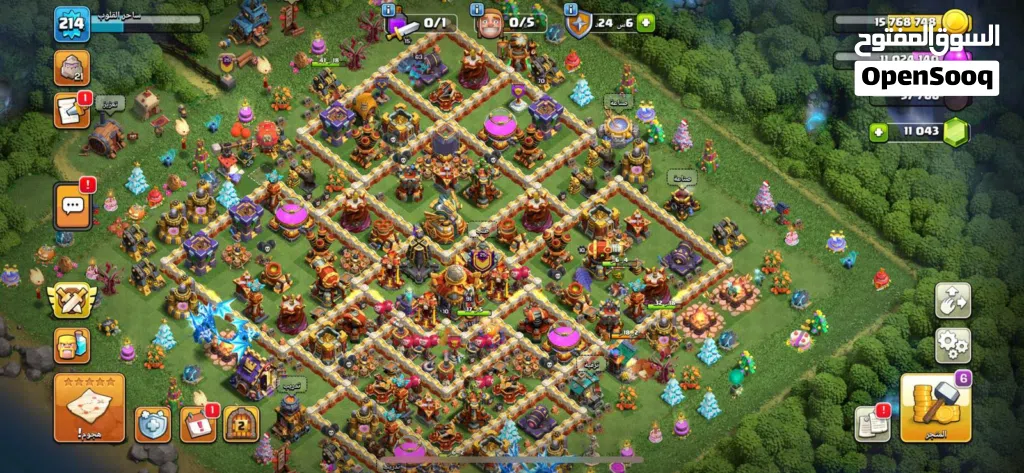Open the blue shield button in bottom bar
1024x473 pixels.
pyautogui.click(x=153, y=424)
